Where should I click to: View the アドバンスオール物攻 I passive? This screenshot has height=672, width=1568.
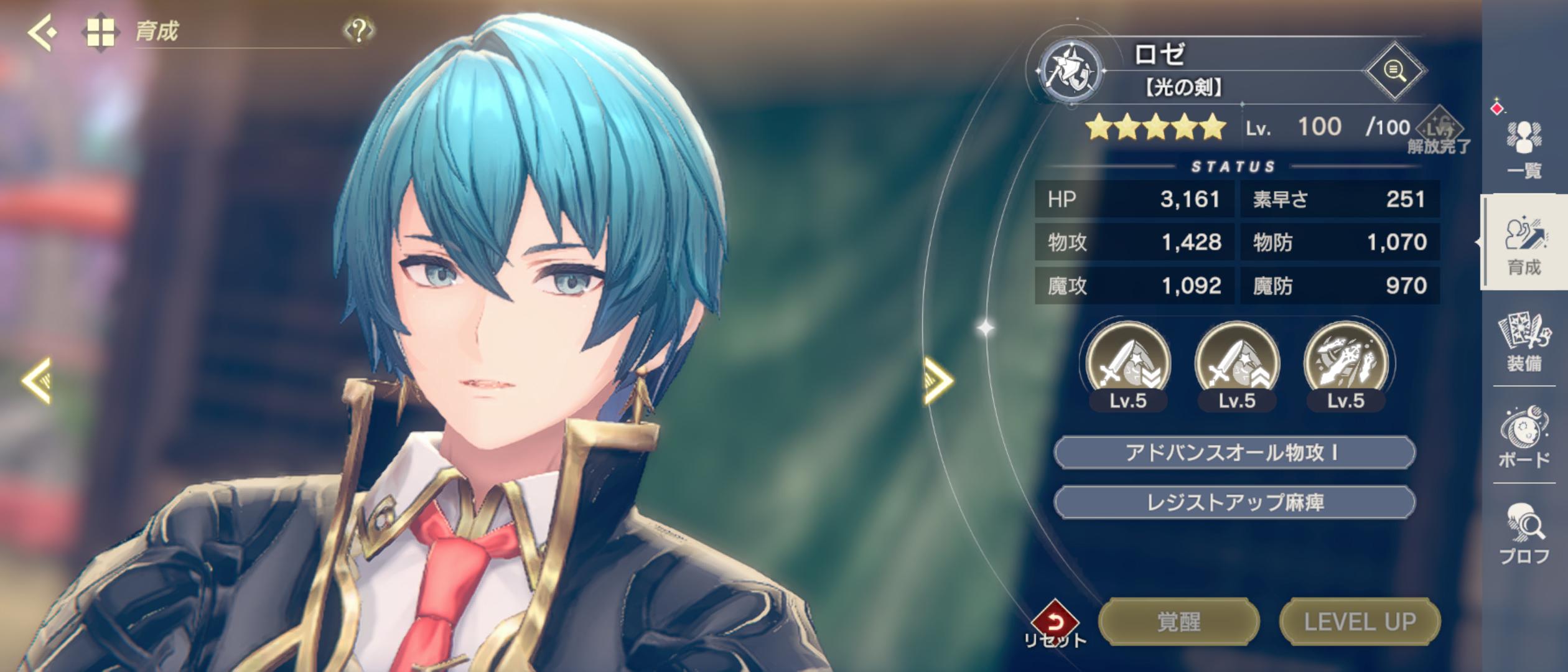[1234, 453]
